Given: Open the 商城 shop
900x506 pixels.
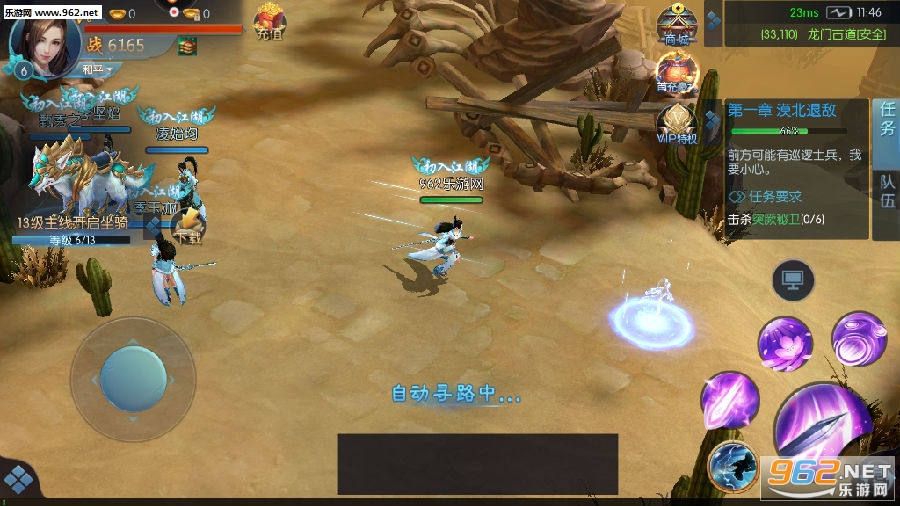Looking at the screenshot, I should (677, 25).
